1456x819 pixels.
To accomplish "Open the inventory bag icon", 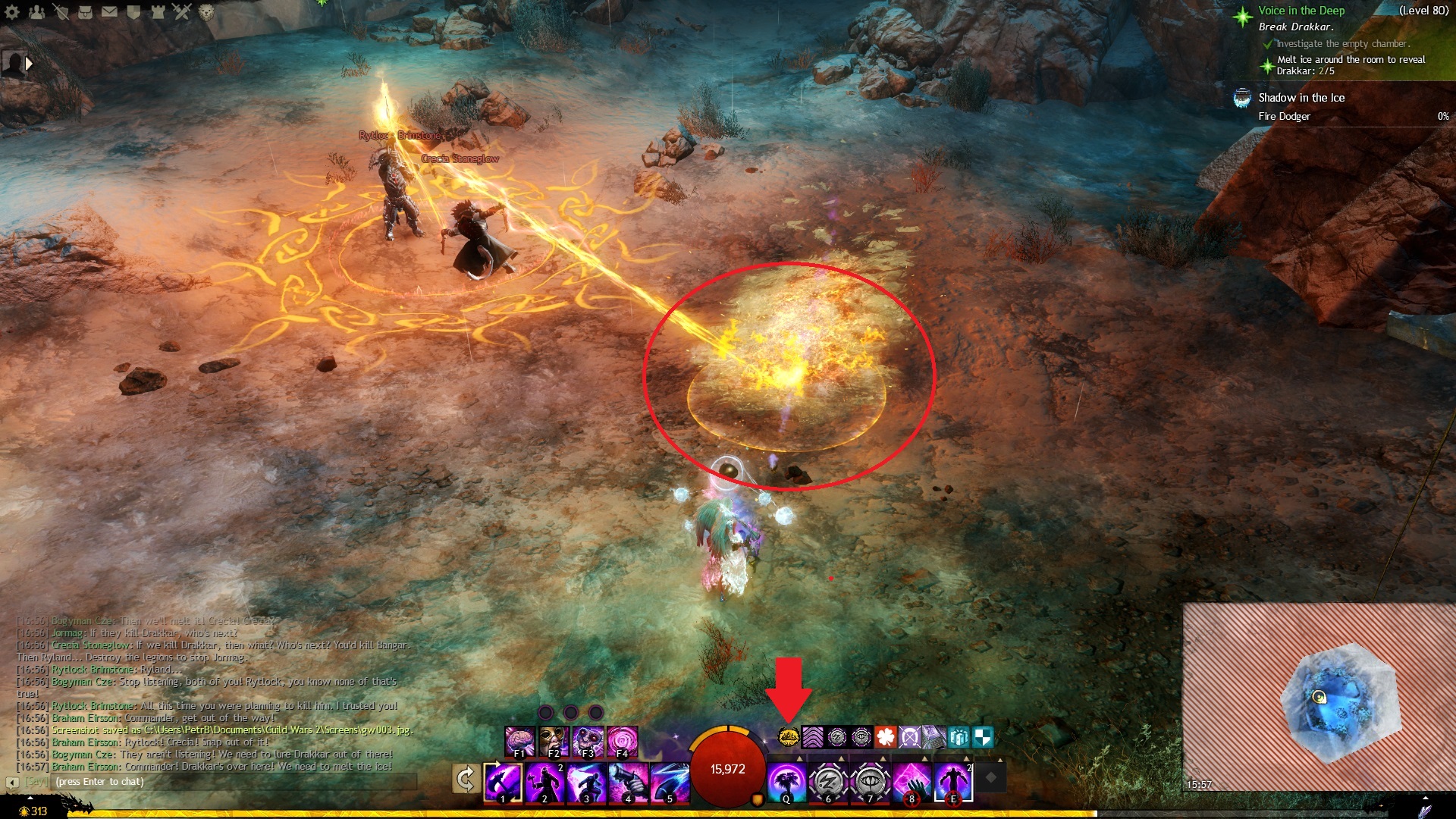I will (85, 12).
